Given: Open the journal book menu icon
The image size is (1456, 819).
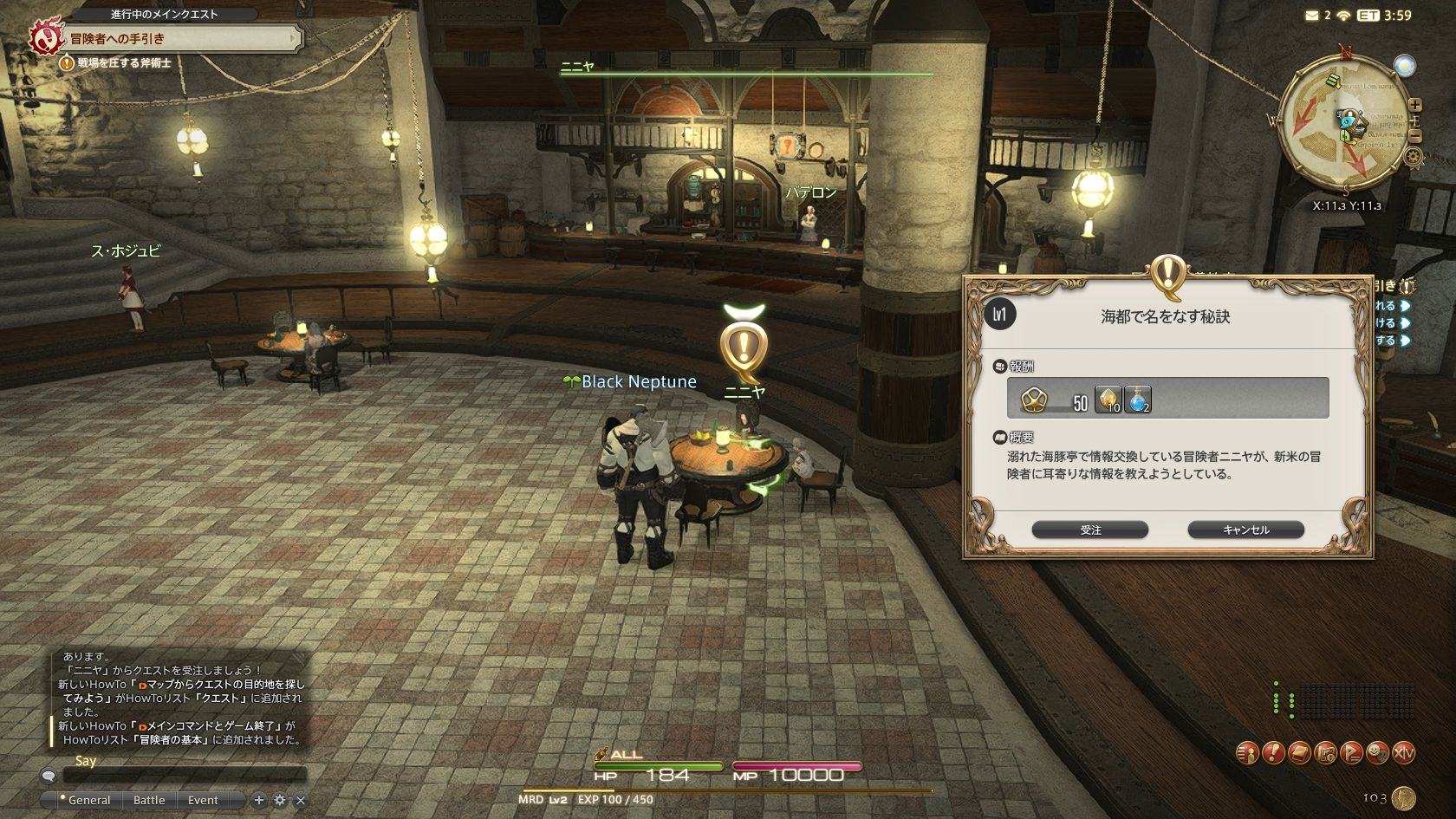Looking at the screenshot, I should click(1299, 752).
